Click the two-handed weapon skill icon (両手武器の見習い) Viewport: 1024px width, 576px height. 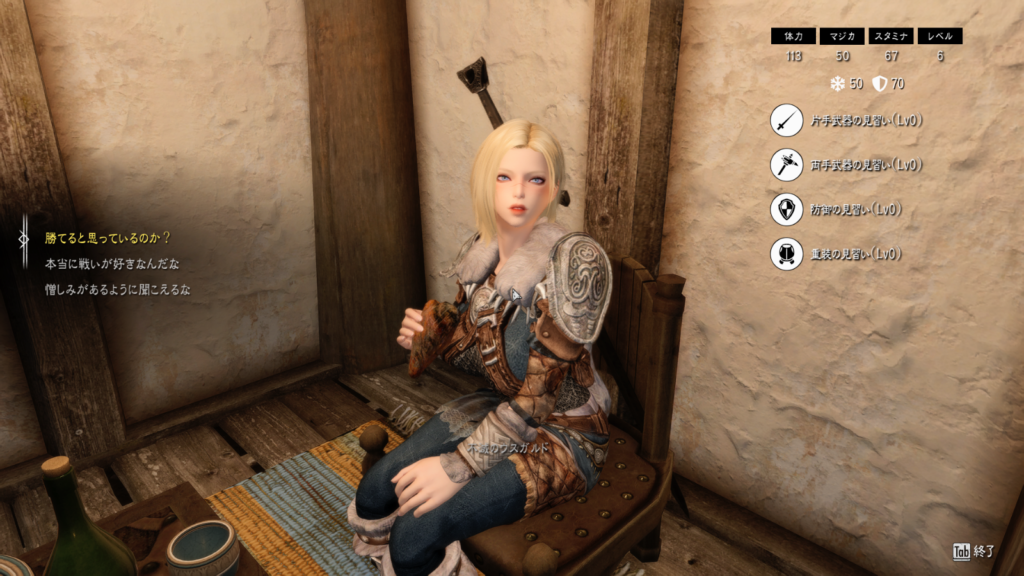click(786, 164)
